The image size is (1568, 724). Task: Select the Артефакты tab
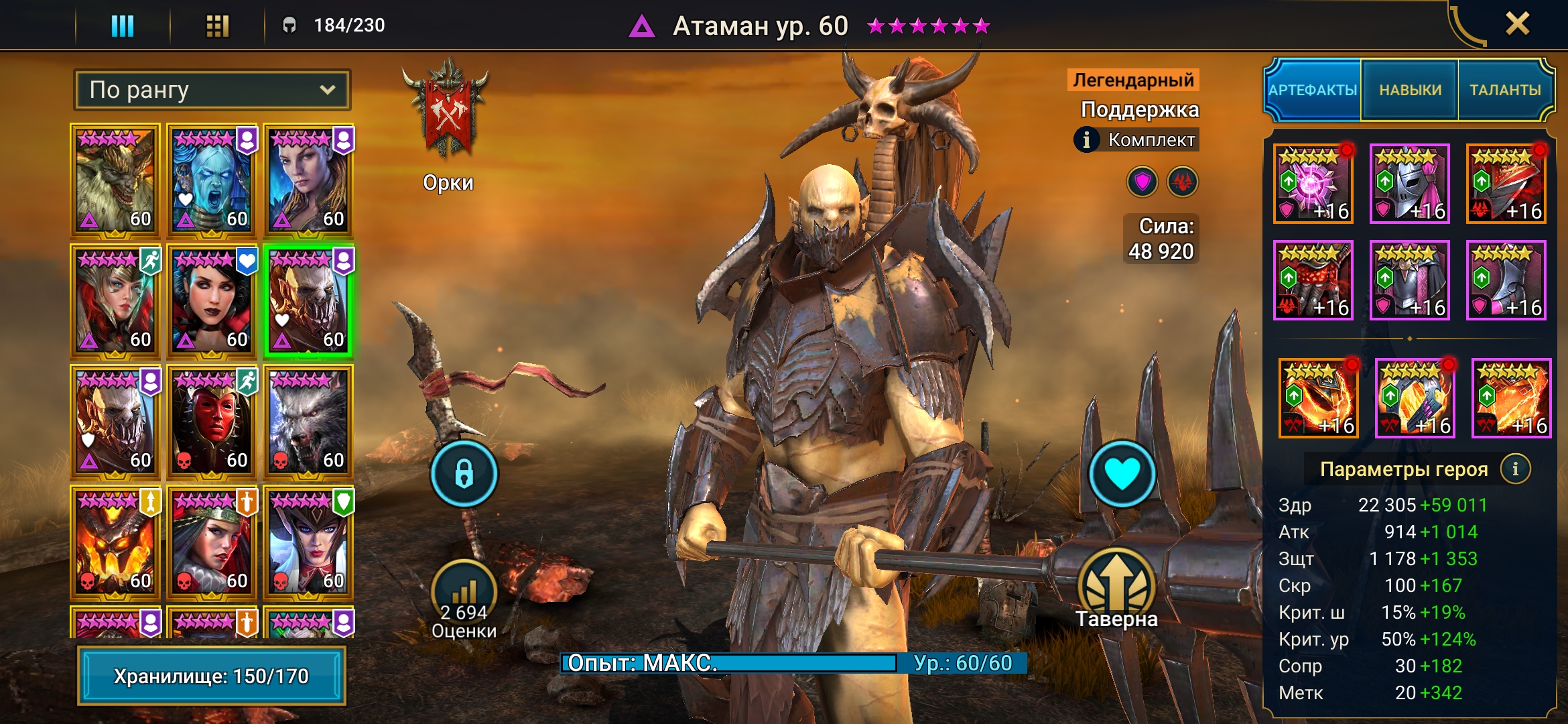pos(1313,90)
